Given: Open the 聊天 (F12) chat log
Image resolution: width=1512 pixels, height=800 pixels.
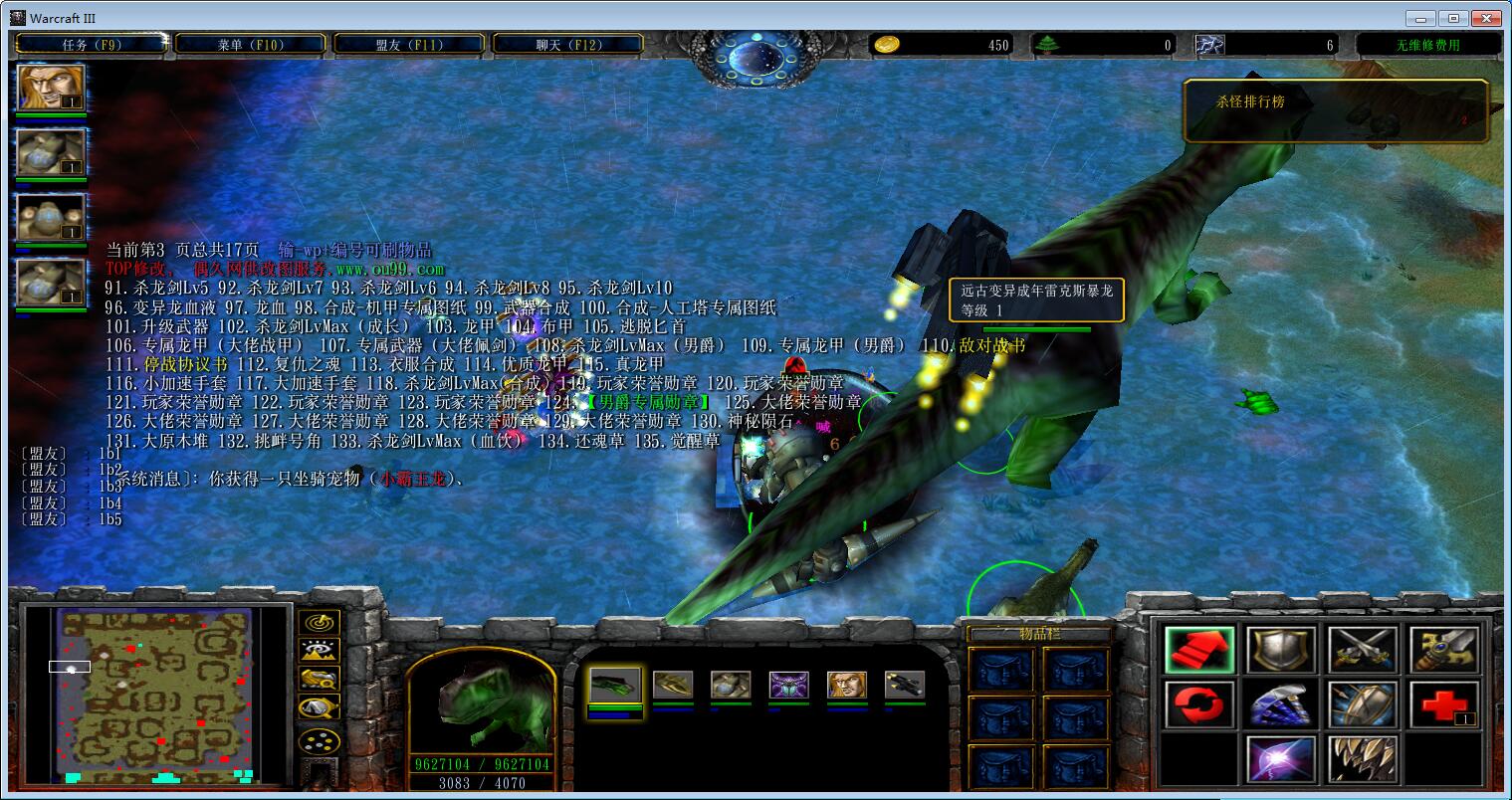Looking at the screenshot, I should pos(568,44).
